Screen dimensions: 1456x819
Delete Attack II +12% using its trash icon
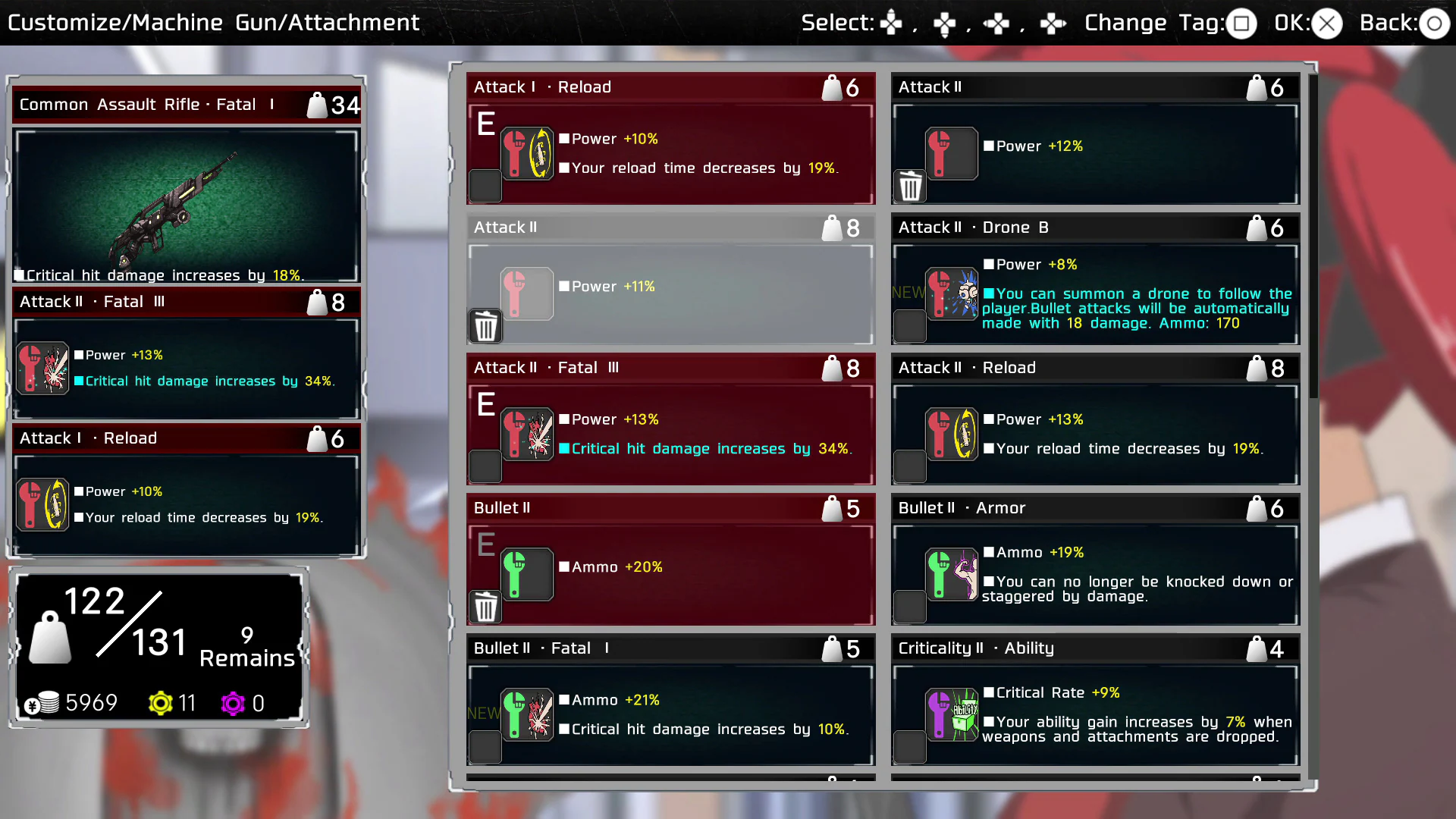910,186
